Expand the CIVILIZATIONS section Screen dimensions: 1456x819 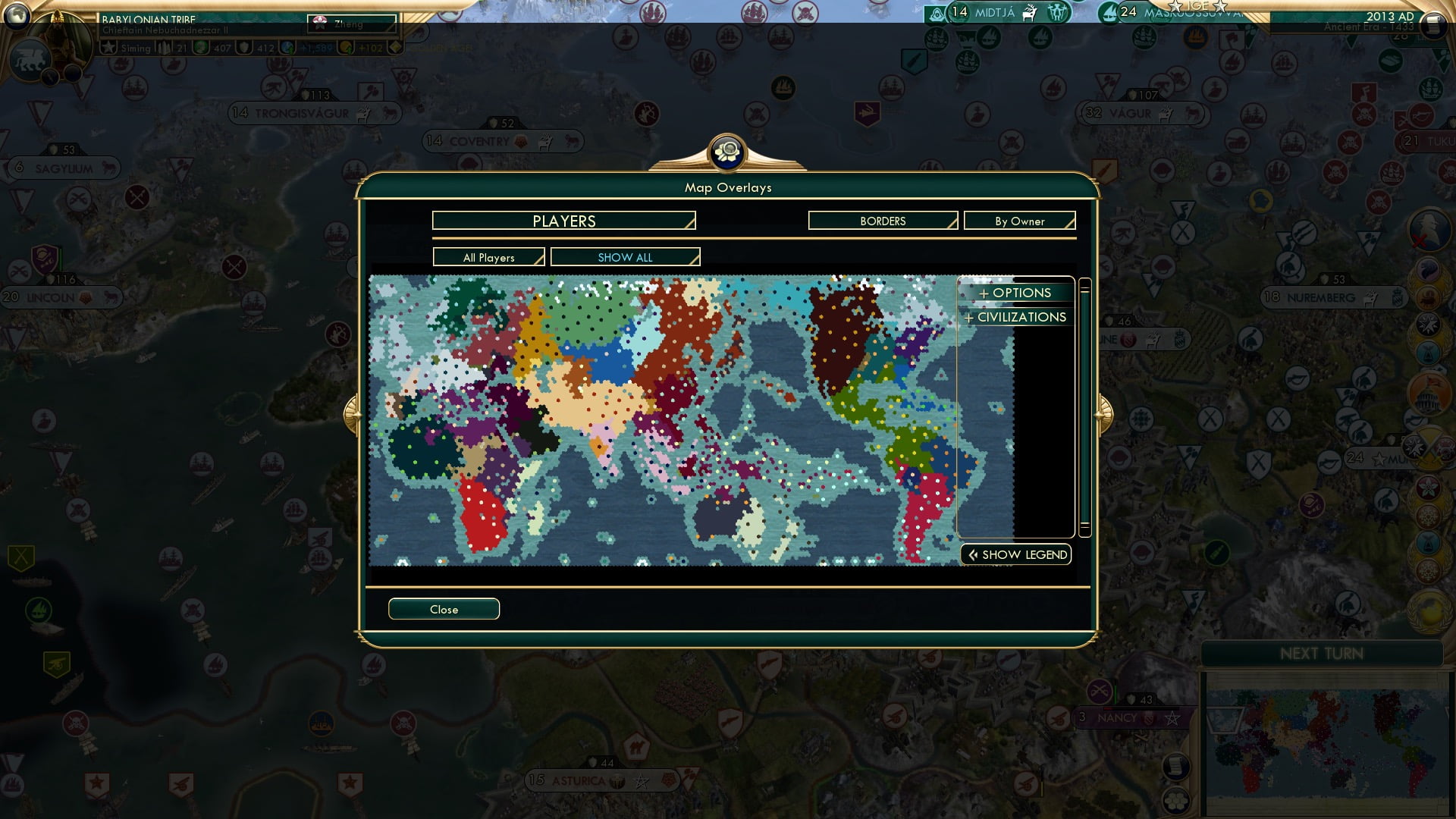point(1015,317)
